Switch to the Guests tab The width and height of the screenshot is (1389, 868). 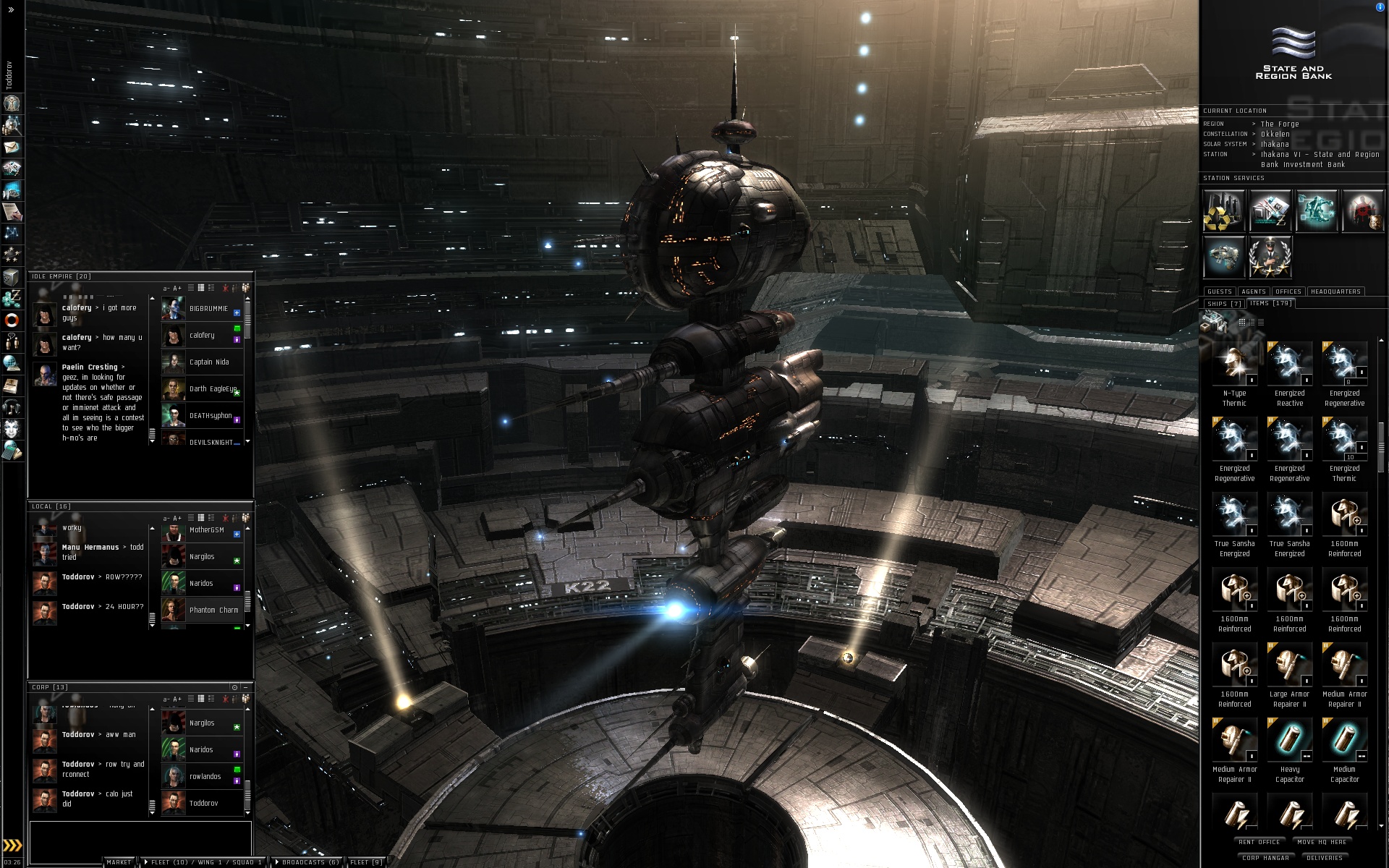[x=1219, y=292]
